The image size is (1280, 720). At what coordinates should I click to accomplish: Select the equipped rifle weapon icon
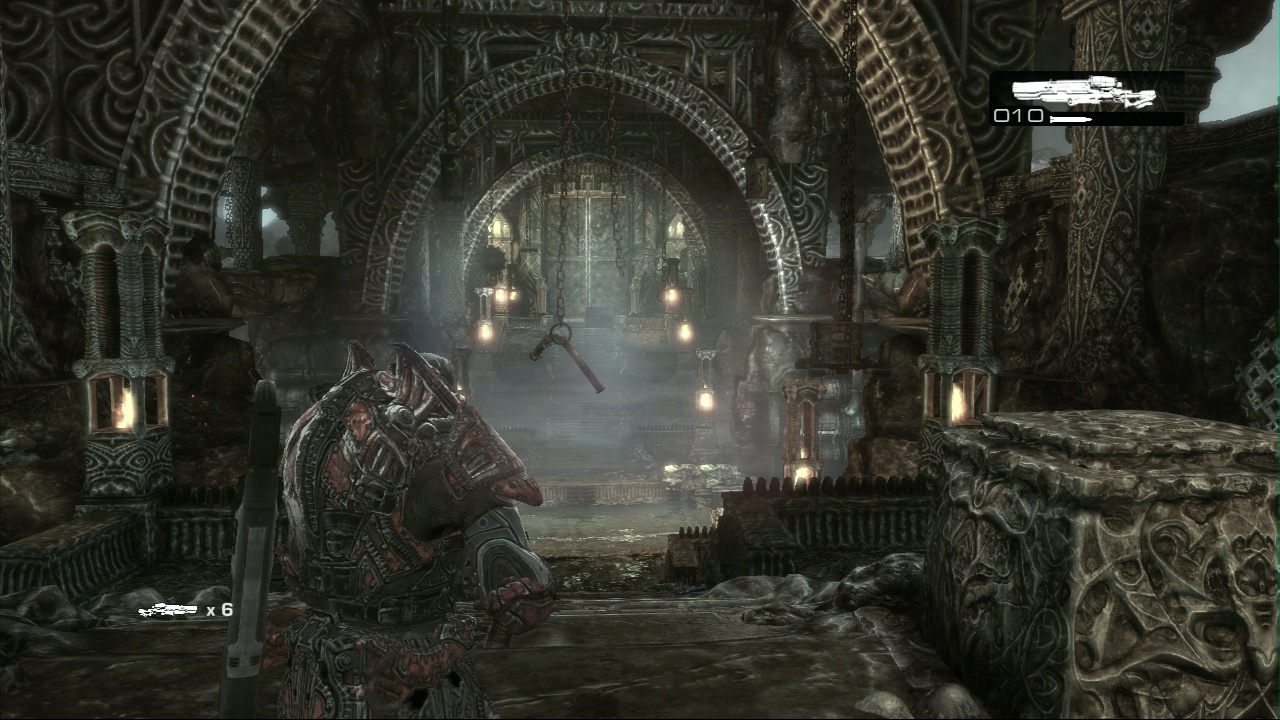click(x=1083, y=92)
